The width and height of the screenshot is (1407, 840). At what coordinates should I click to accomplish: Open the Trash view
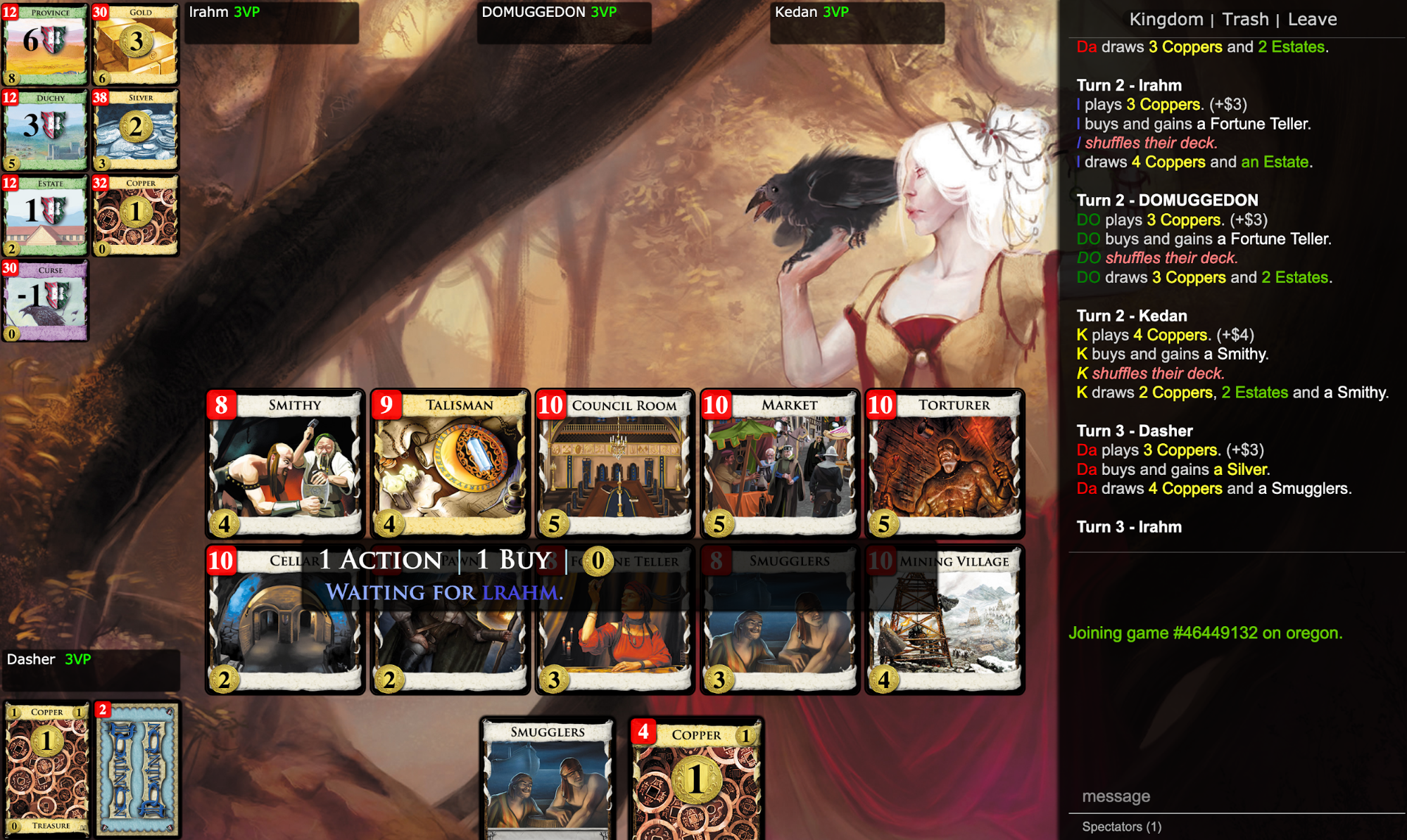click(1245, 19)
